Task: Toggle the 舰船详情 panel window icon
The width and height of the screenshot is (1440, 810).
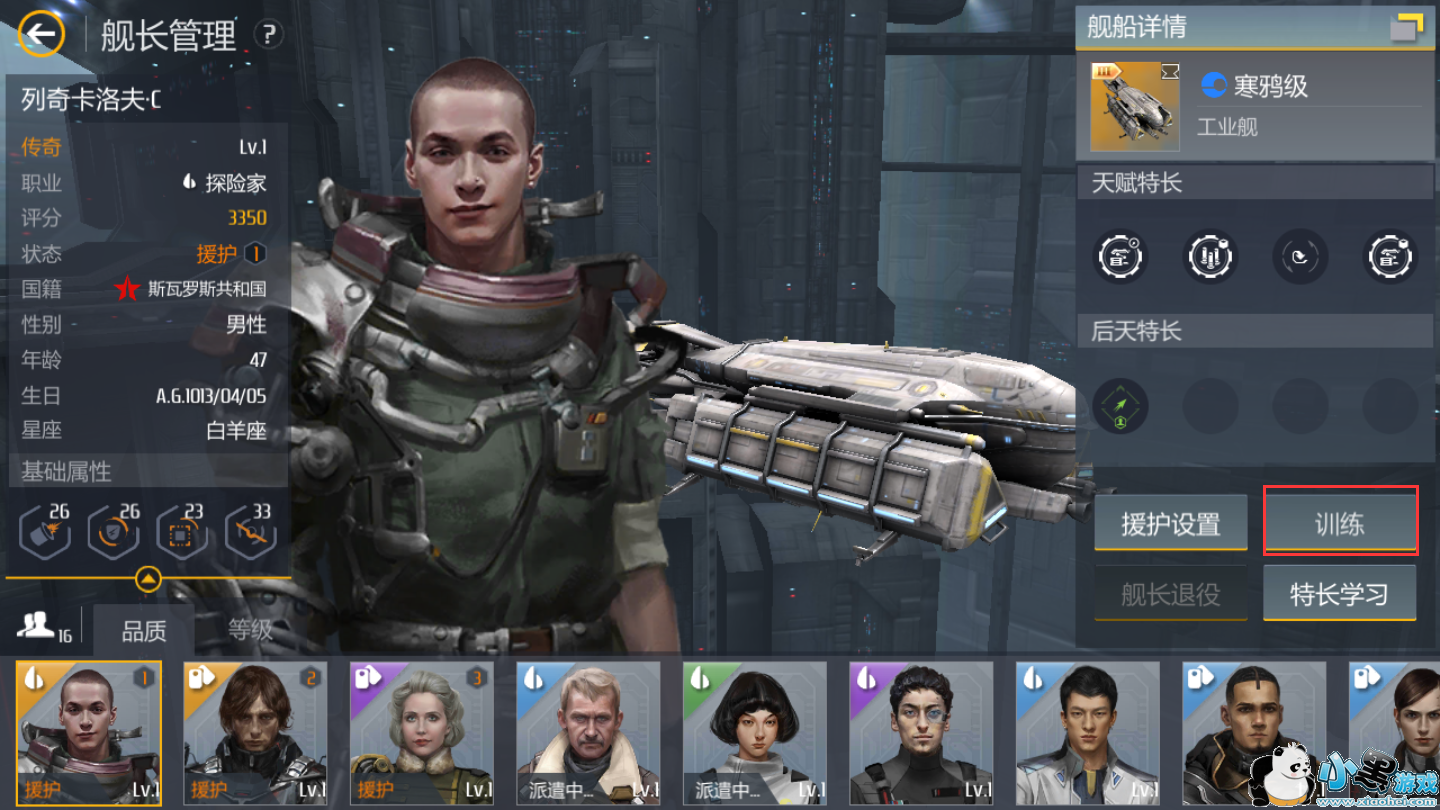Action: tap(1407, 28)
